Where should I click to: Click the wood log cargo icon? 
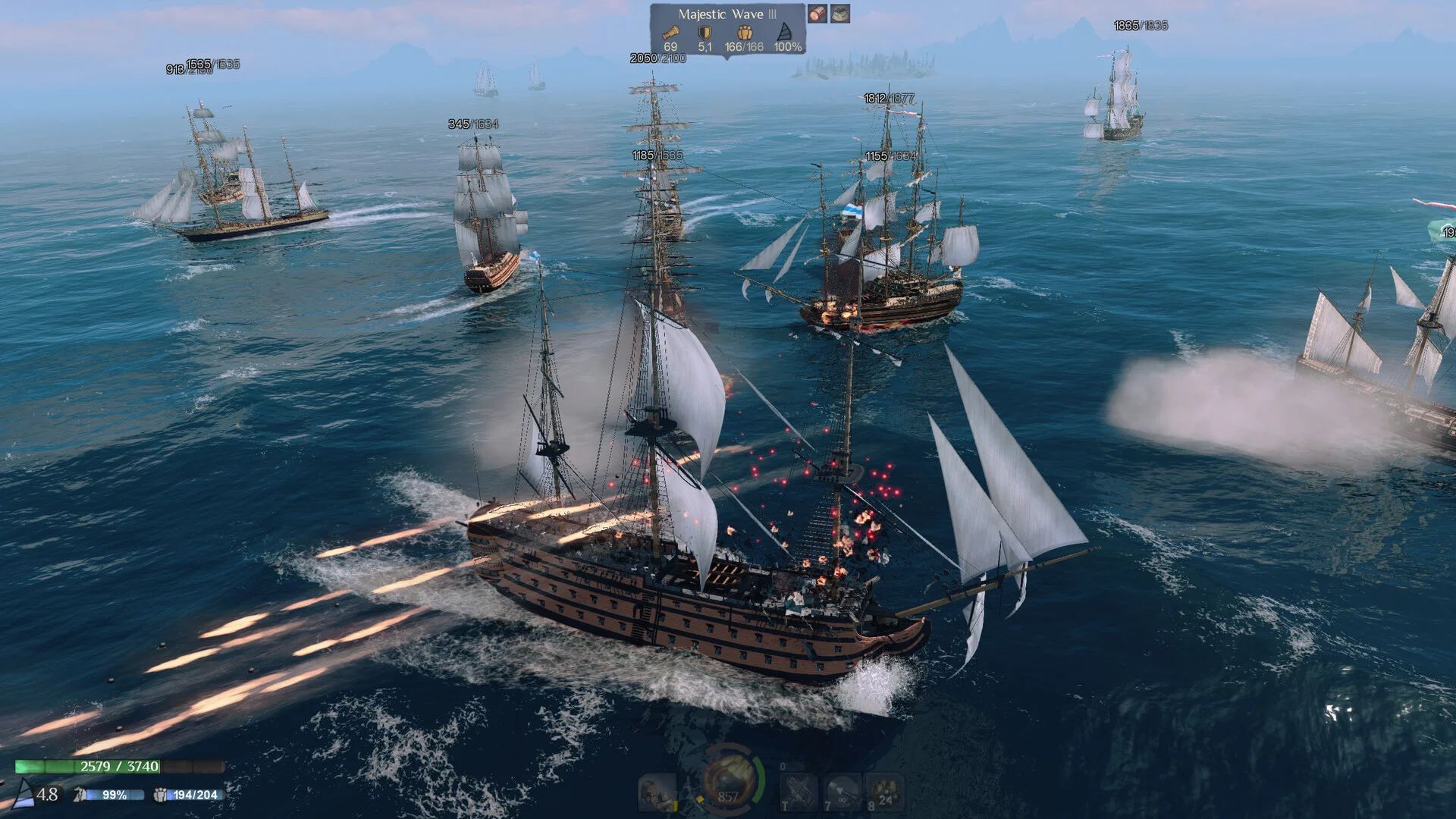819,14
